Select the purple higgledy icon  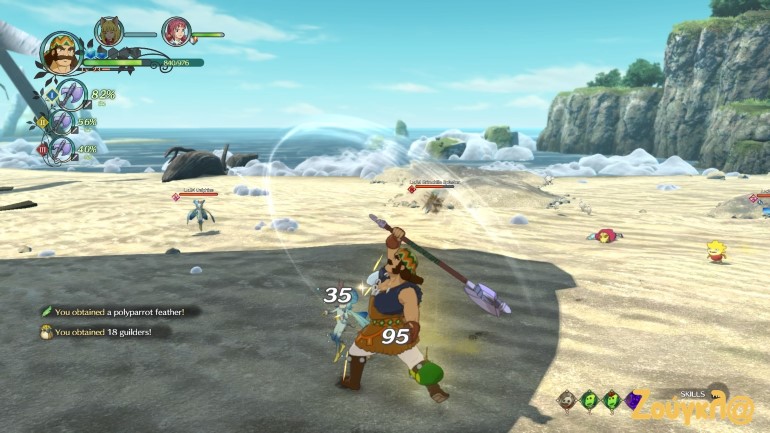coord(632,400)
